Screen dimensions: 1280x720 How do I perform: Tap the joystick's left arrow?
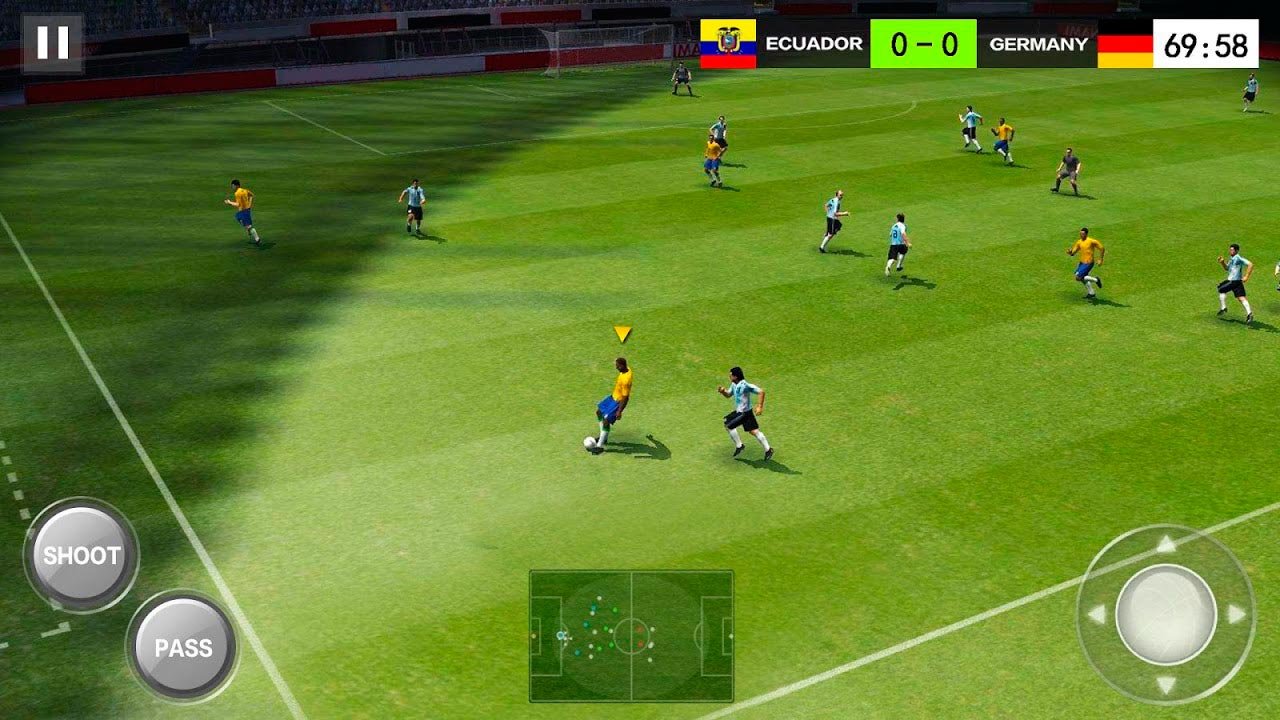[1096, 614]
